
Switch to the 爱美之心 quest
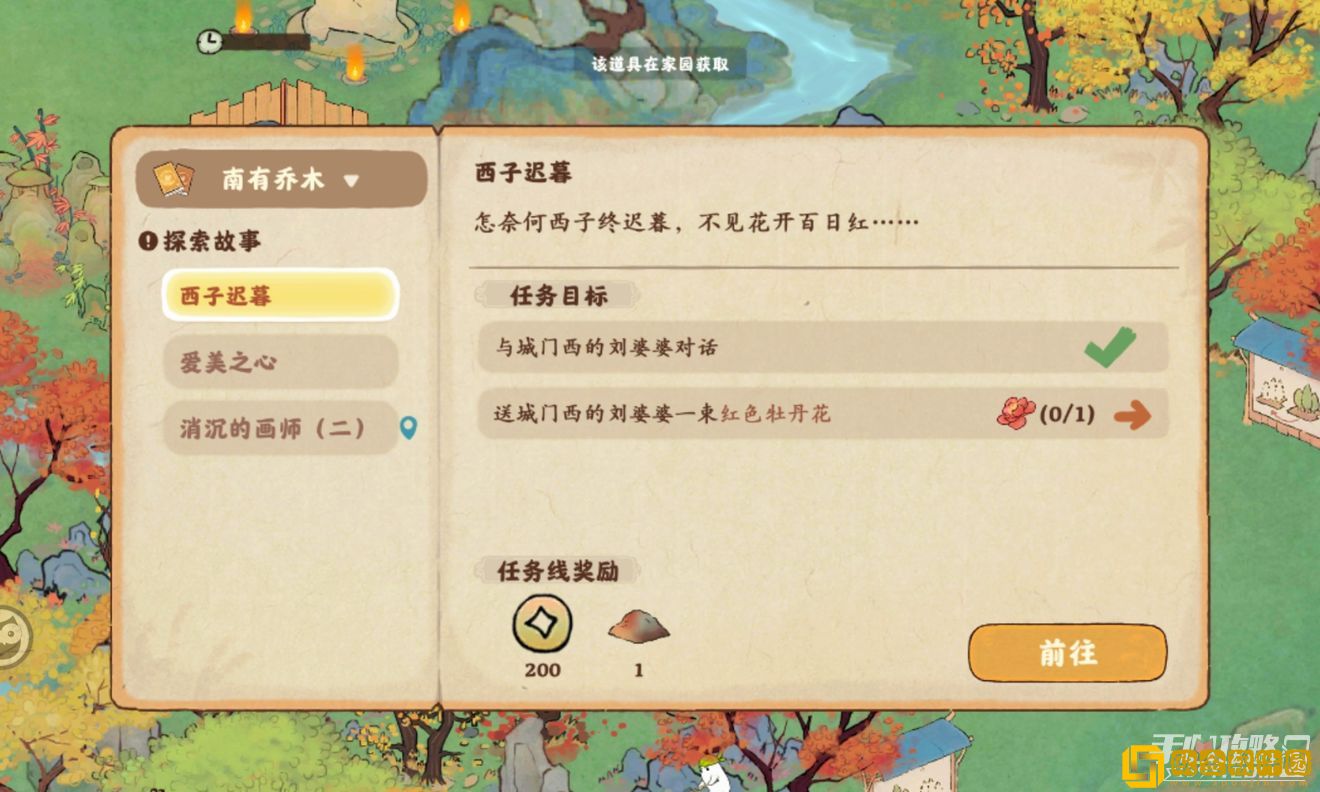coord(280,362)
